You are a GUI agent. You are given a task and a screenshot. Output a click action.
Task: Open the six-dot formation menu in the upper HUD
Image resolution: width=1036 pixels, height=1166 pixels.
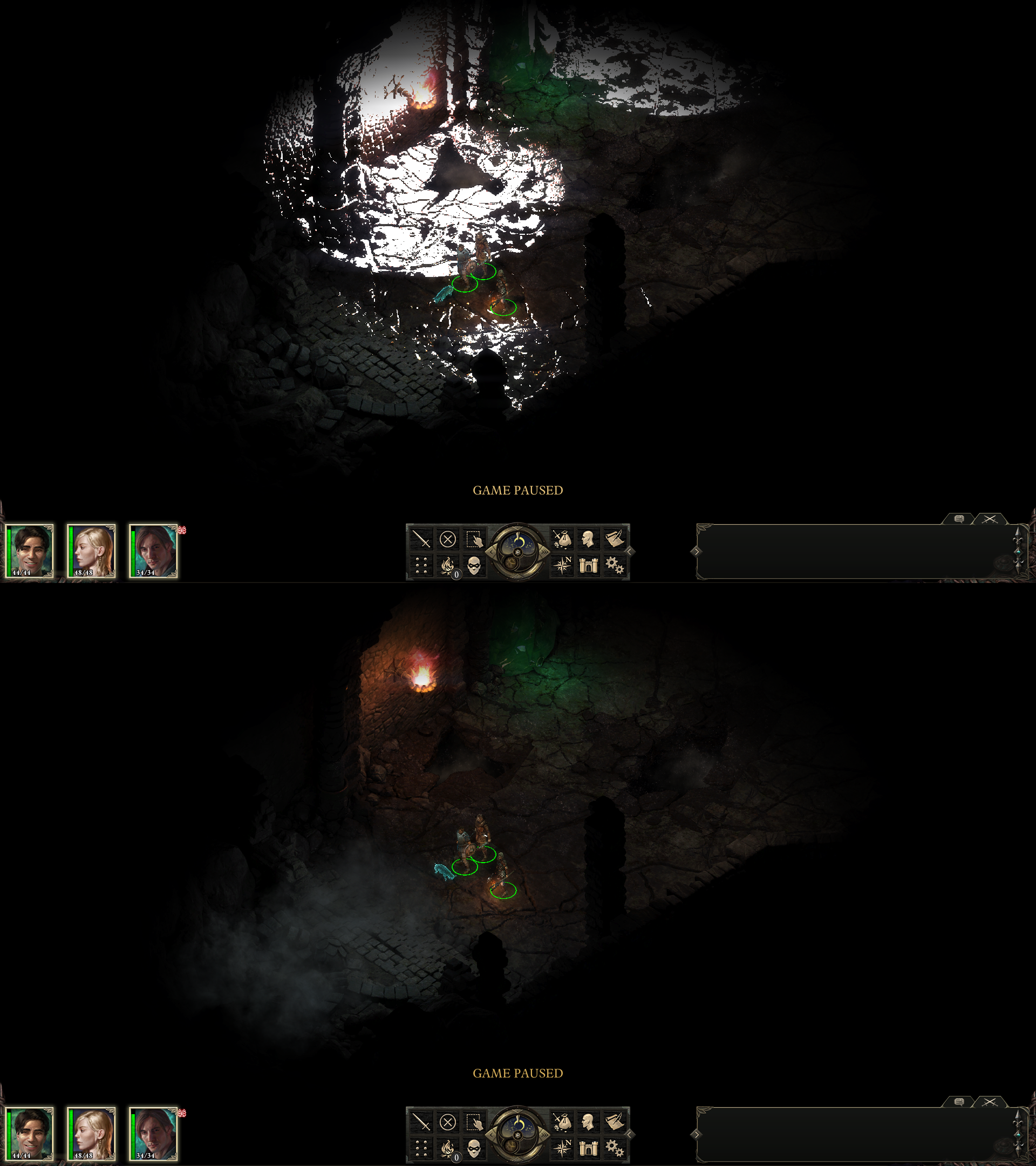point(421,565)
